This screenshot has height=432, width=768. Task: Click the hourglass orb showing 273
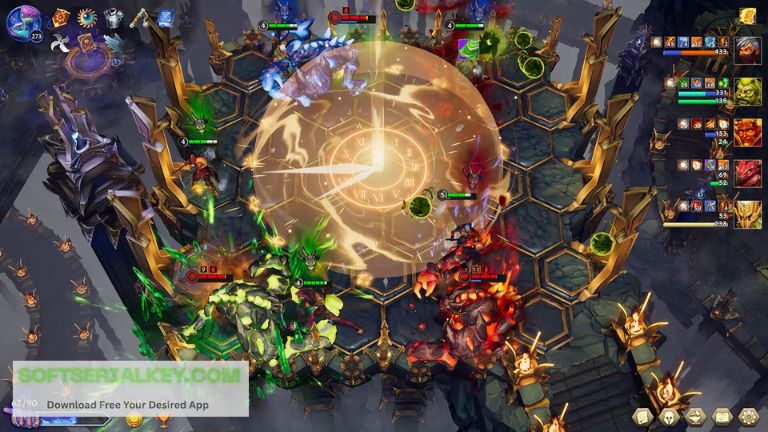(x=24, y=22)
